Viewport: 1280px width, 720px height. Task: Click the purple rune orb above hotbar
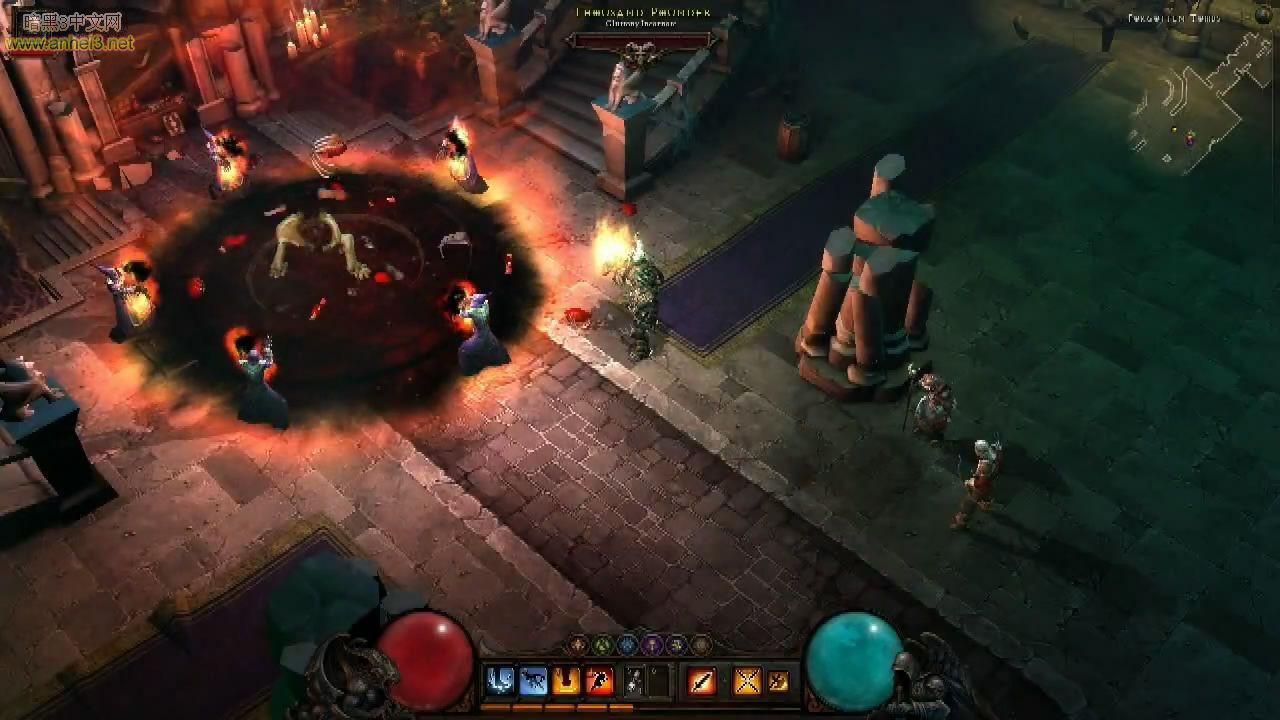coord(652,645)
